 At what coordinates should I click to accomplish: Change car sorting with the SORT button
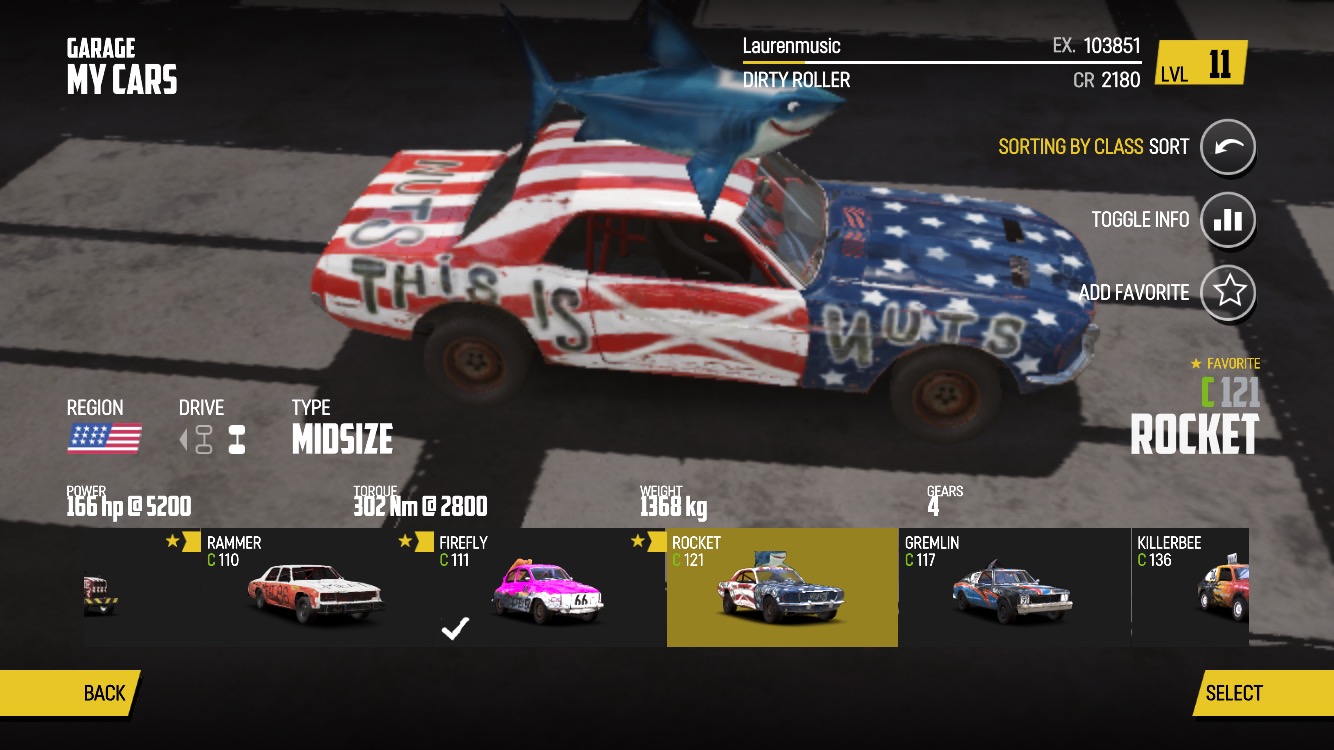coord(1227,147)
